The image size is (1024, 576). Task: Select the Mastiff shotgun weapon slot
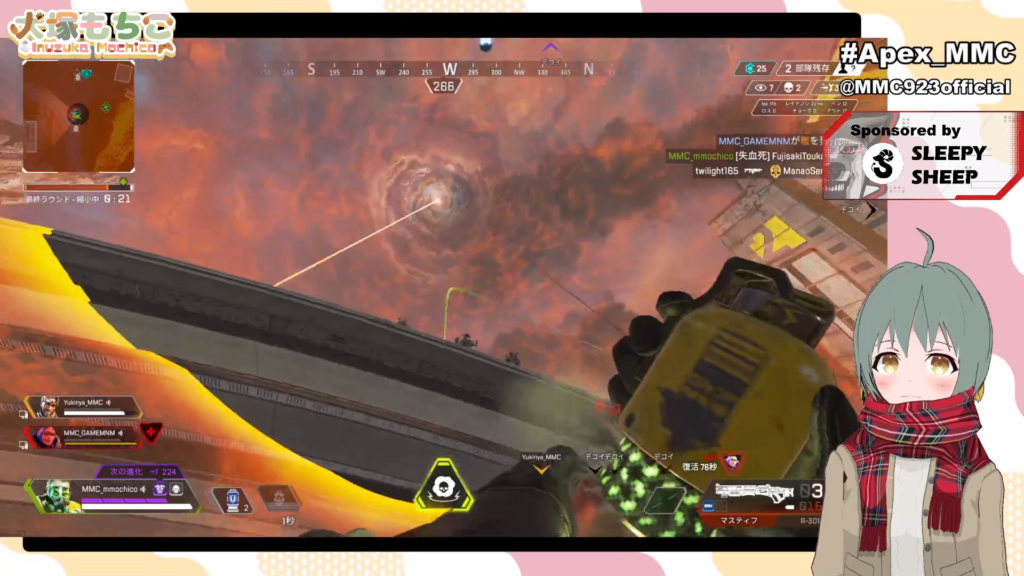click(x=755, y=494)
